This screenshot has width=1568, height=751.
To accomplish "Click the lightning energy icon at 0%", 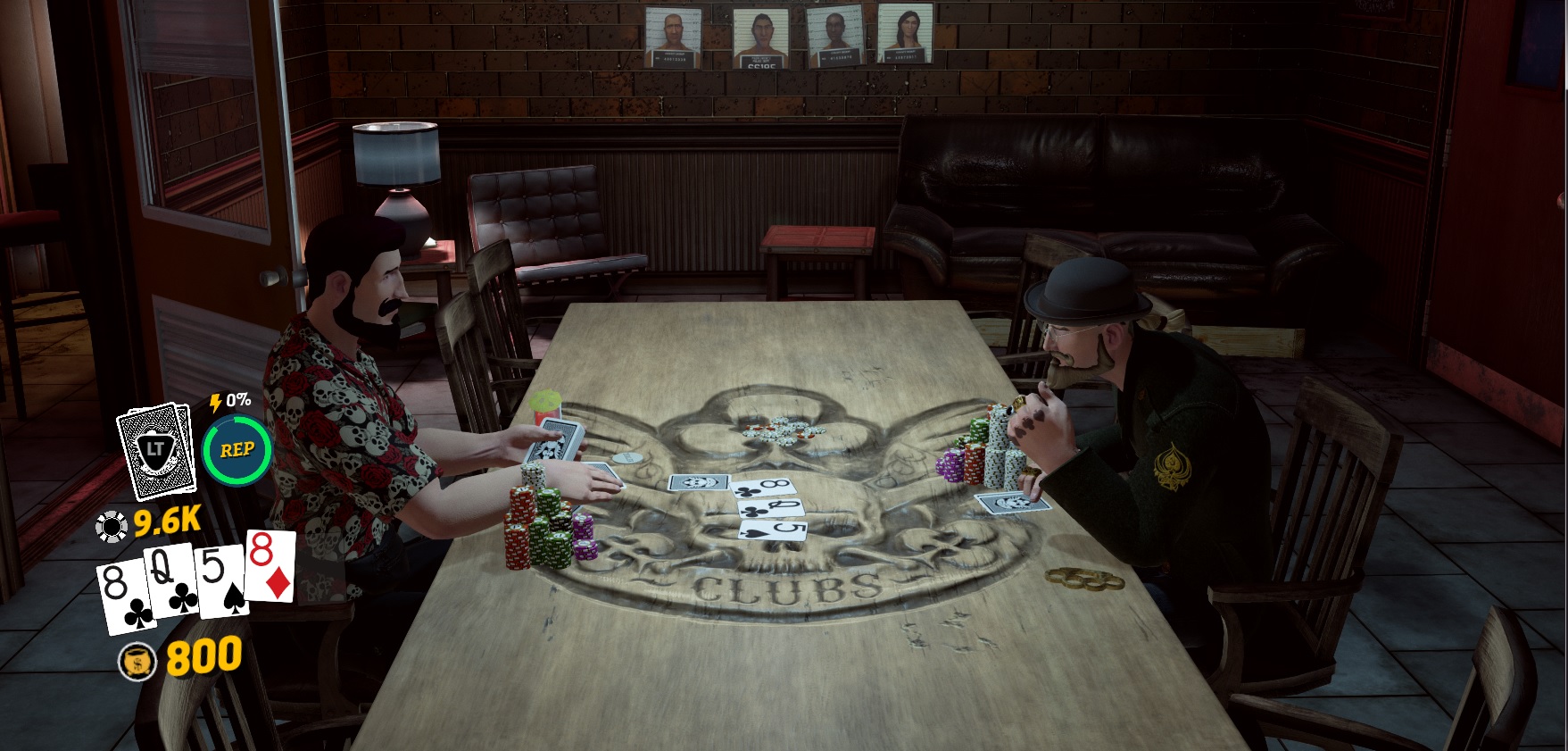I will [x=215, y=402].
